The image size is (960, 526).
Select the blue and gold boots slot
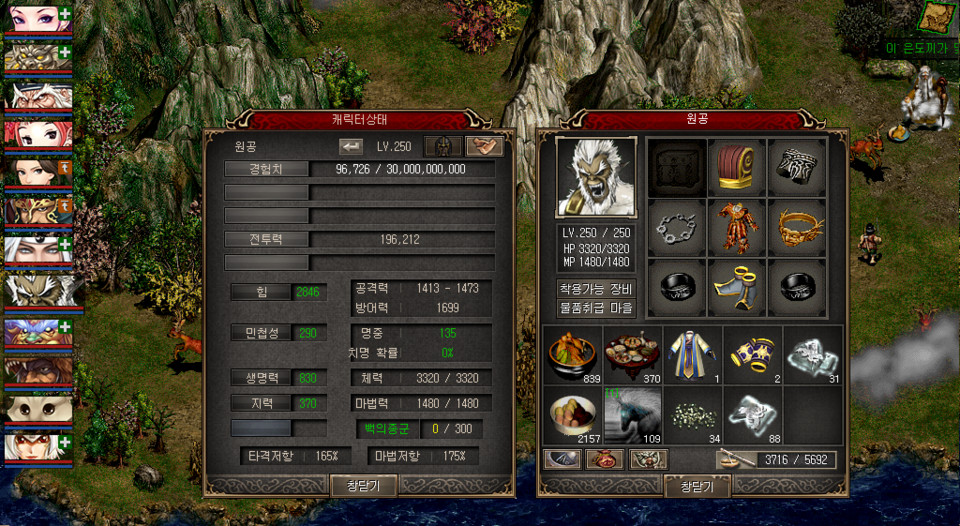point(737,288)
